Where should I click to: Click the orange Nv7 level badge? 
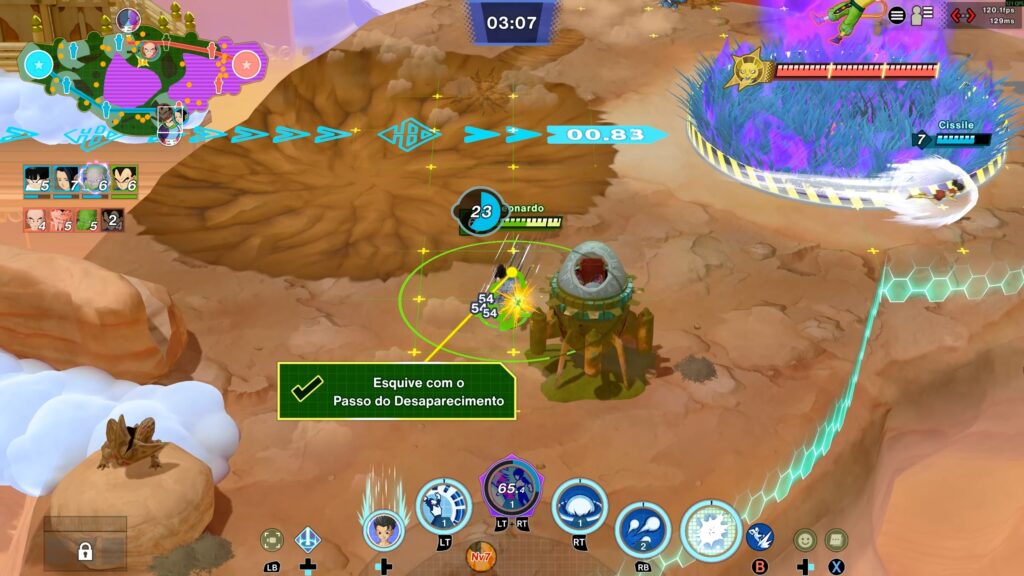(x=480, y=553)
